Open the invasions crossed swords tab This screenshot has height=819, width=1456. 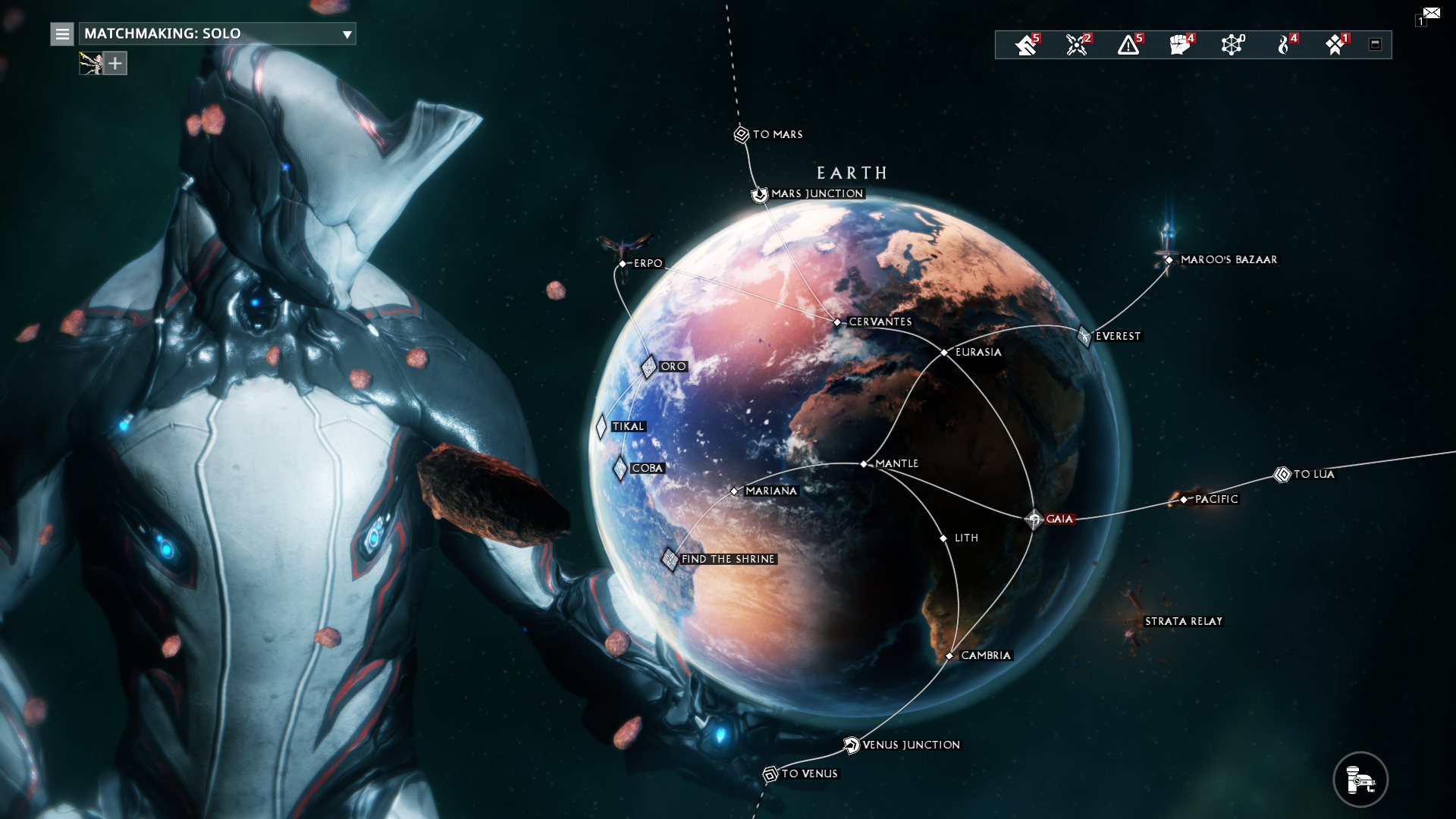1077,45
